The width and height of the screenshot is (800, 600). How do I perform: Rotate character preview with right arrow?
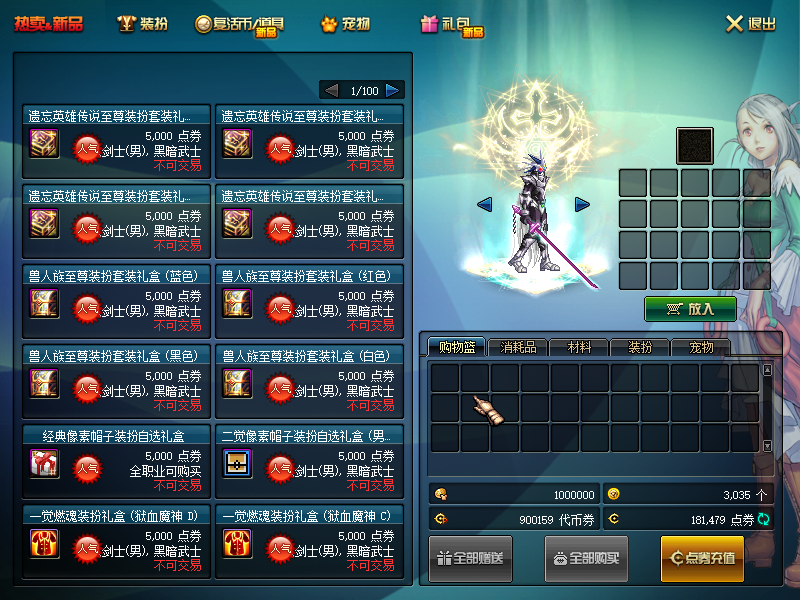[582, 205]
